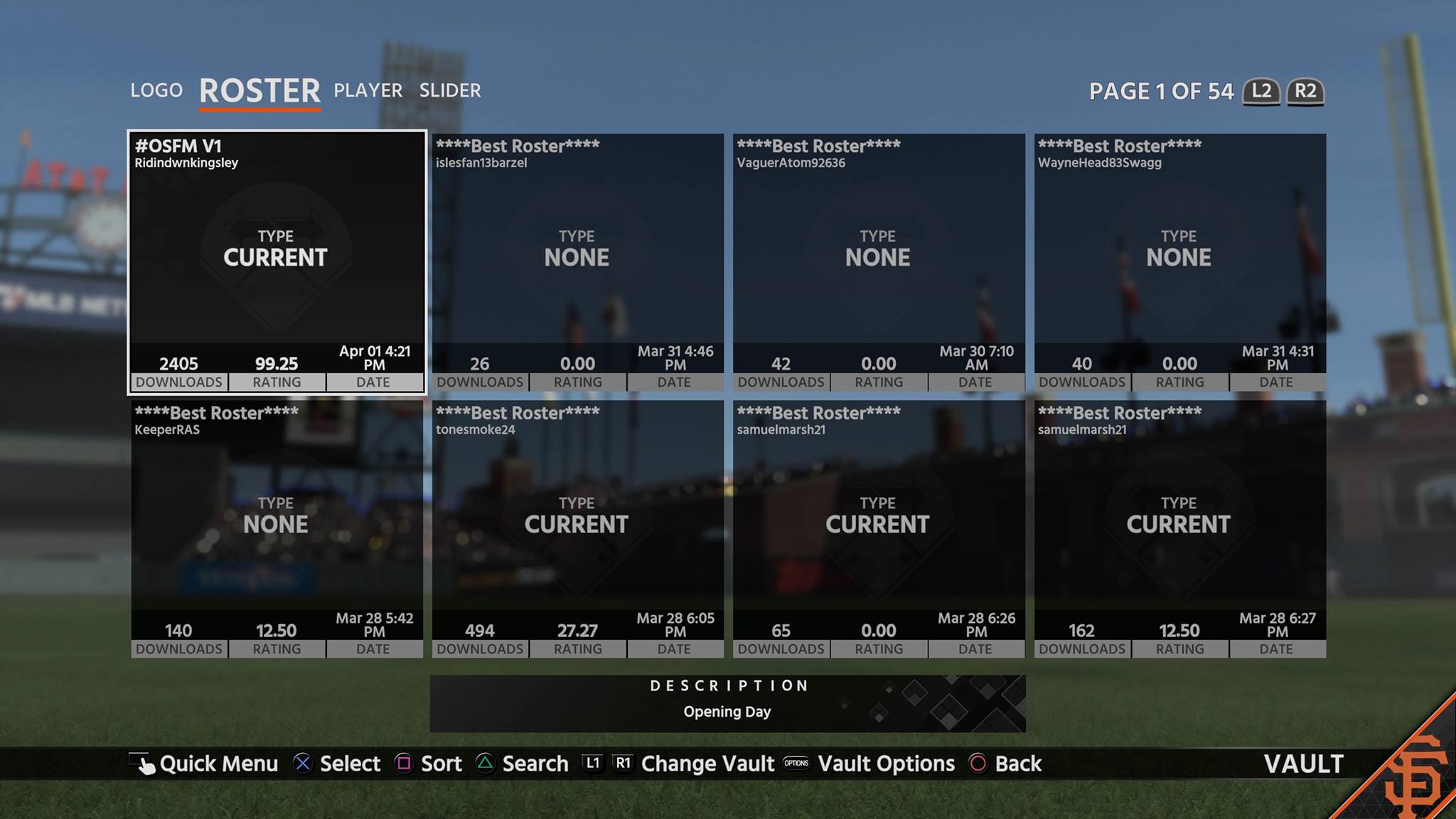Select tonesmoke24's Best Roster card

578,526
